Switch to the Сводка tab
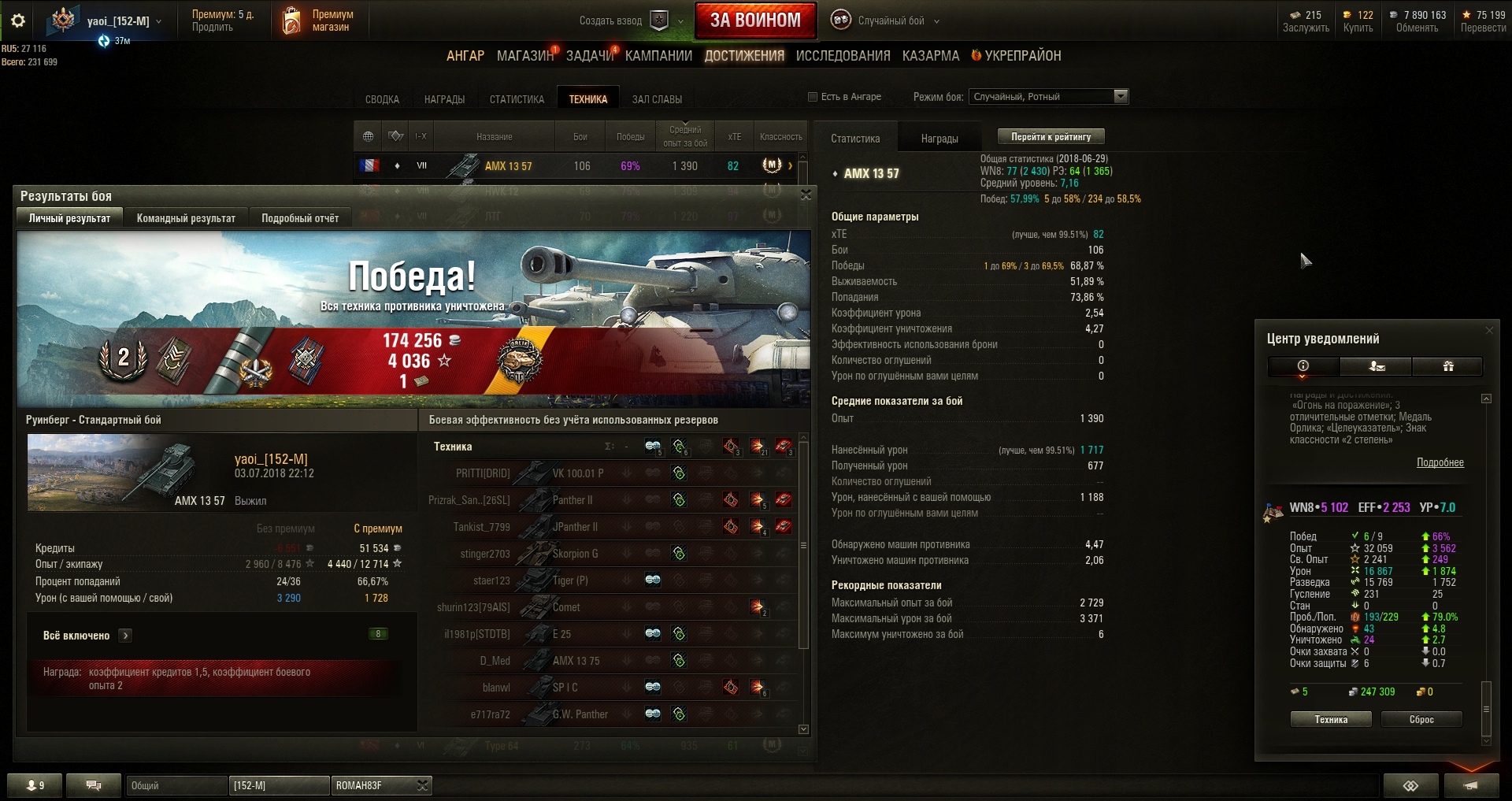This screenshot has width=1512, height=801. point(382,99)
